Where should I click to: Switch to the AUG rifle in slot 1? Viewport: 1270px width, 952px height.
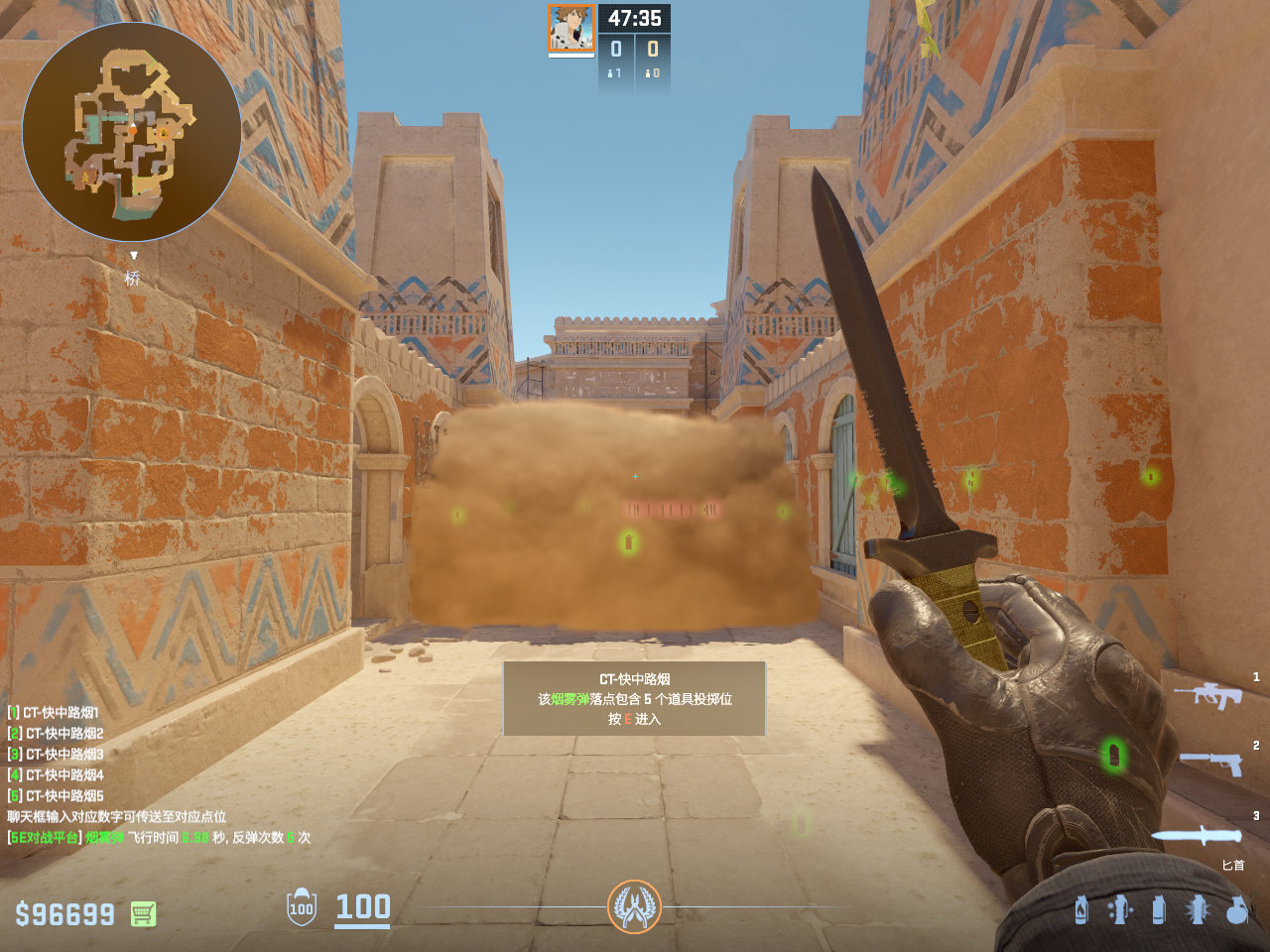click(x=1207, y=695)
